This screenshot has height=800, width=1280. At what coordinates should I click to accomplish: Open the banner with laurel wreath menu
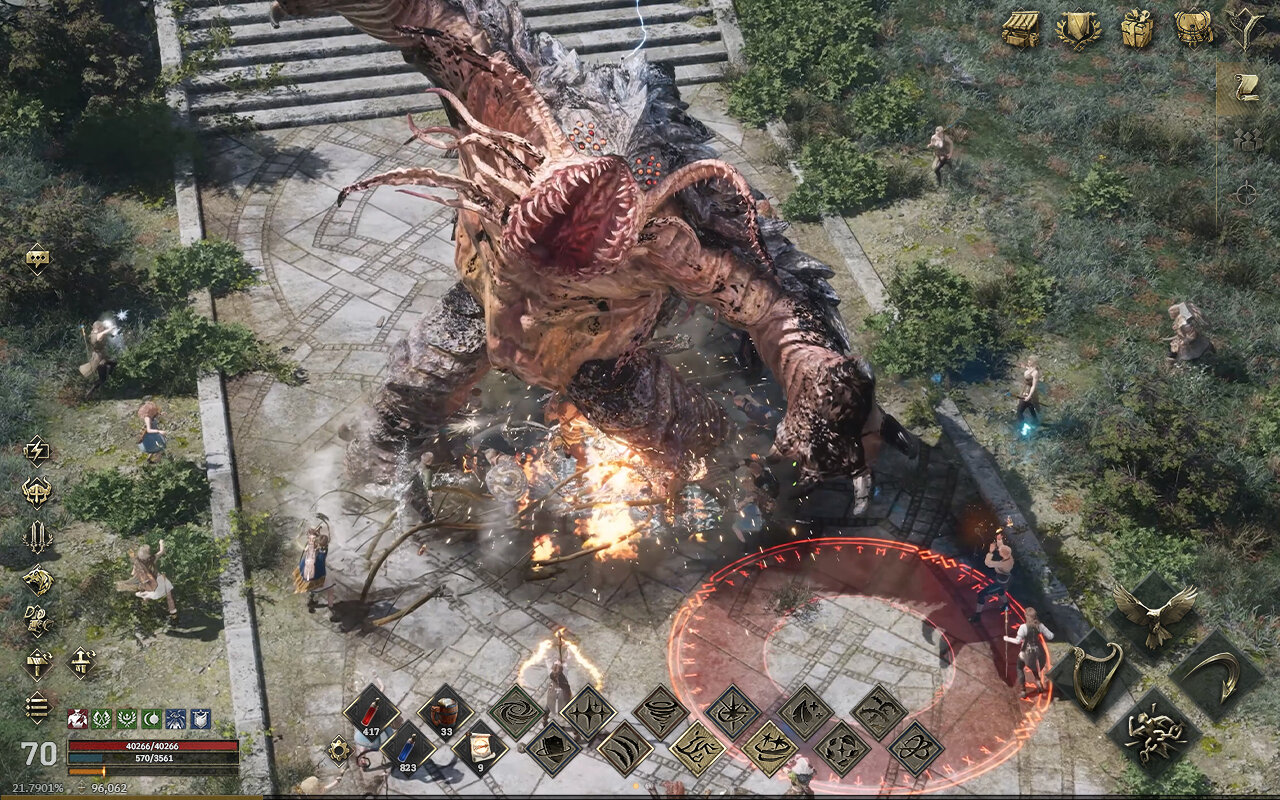pyautogui.click(x=1078, y=29)
